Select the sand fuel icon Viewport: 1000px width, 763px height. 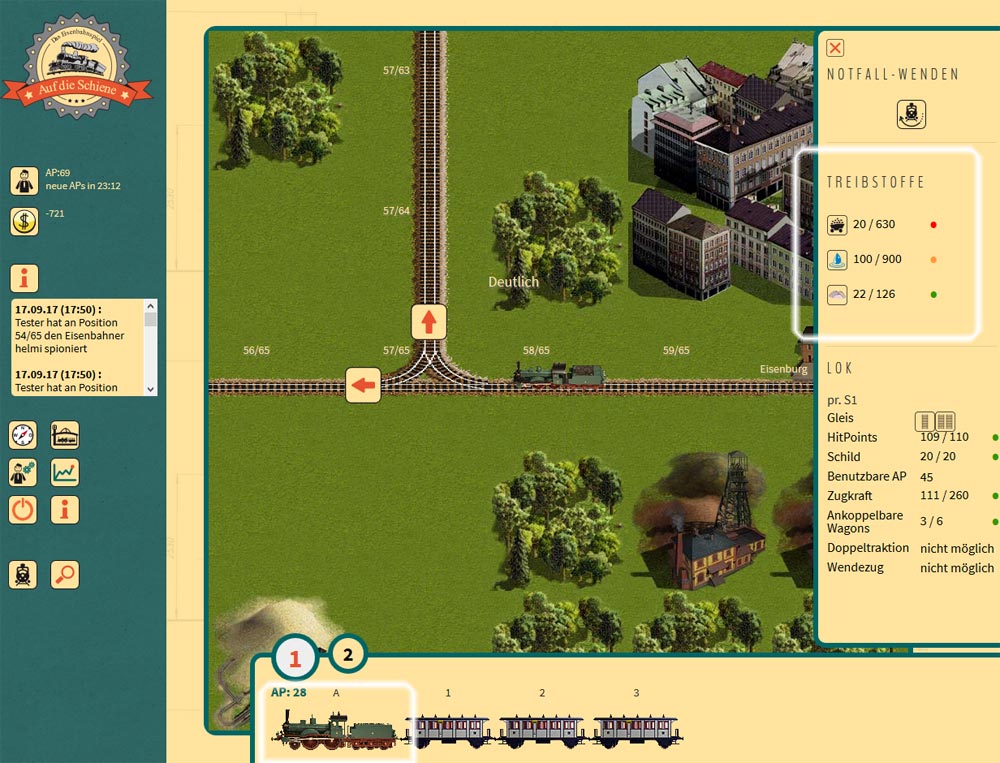click(x=837, y=295)
